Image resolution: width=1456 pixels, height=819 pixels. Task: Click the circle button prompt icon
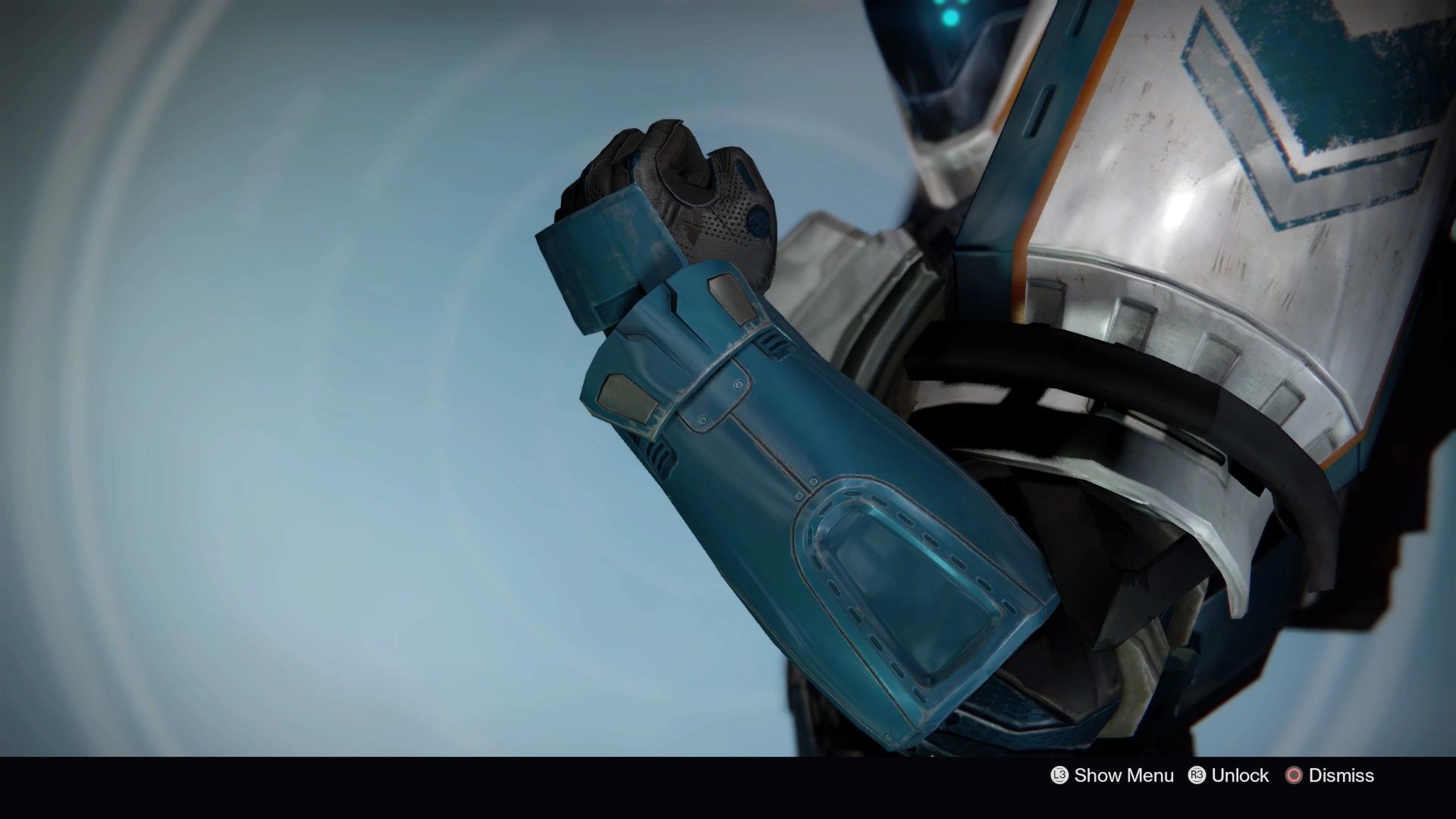(1293, 776)
